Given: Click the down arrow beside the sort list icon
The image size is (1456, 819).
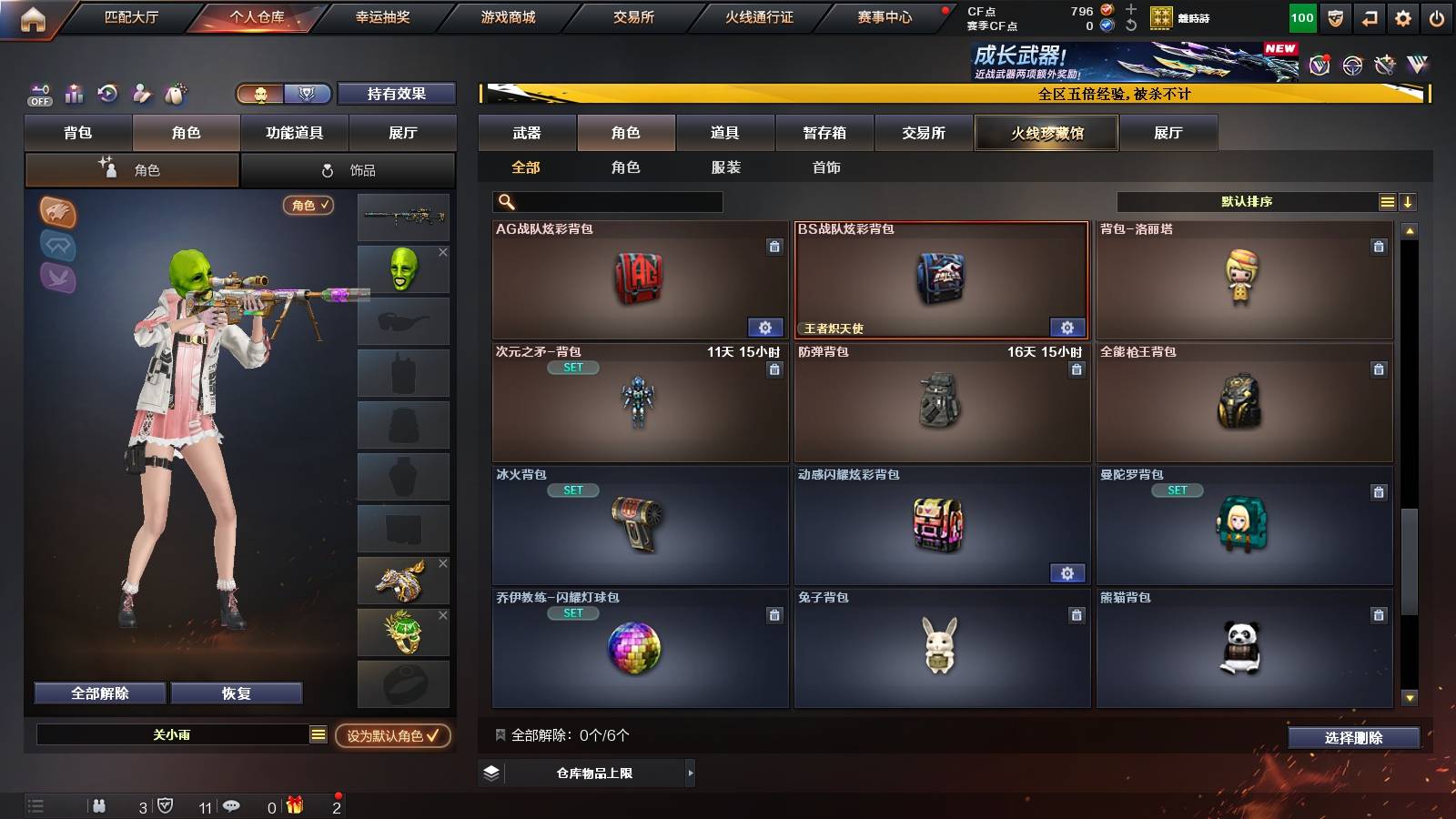Looking at the screenshot, I should [x=1409, y=201].
